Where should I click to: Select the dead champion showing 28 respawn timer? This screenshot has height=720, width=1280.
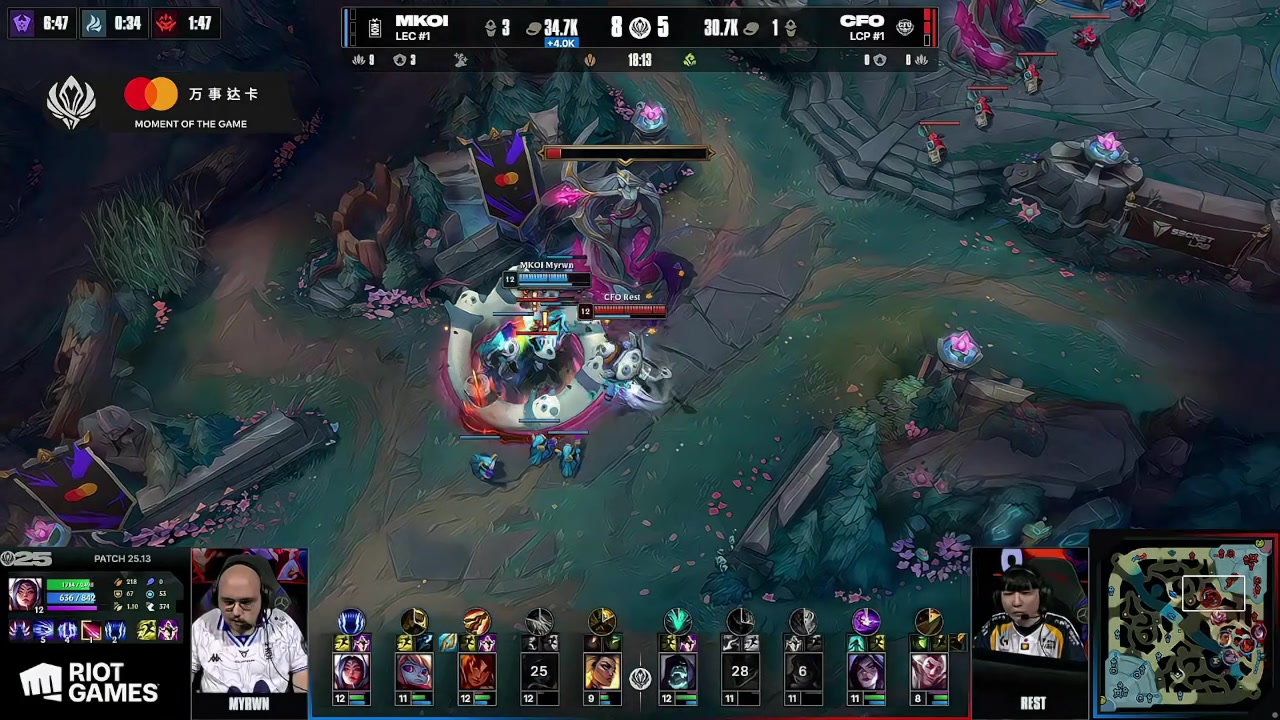740,671
